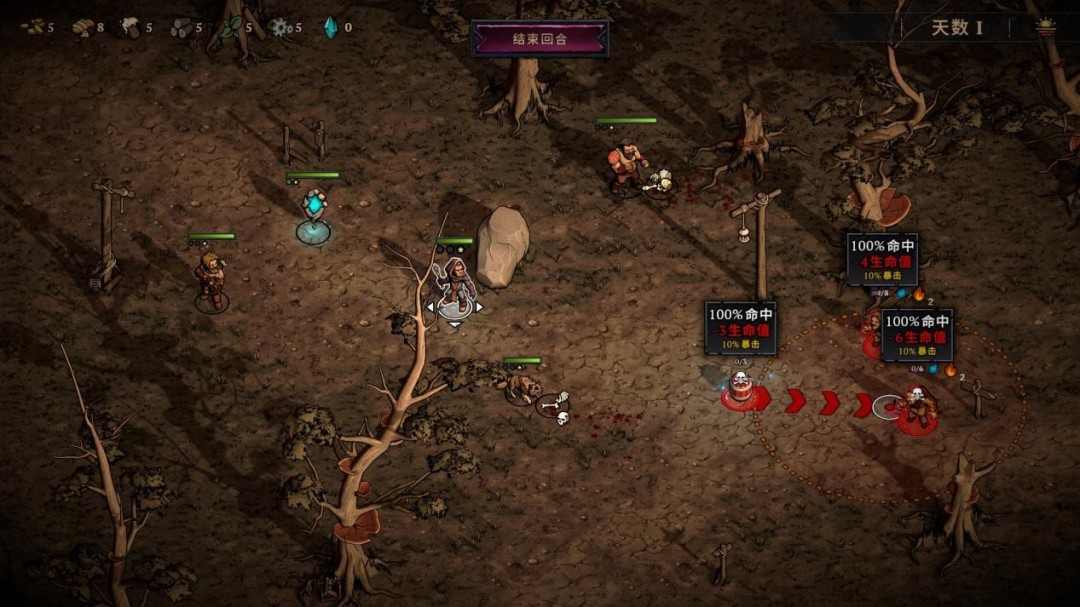This screenshot has width=1080, height=607.
Task: Click the sun day-cycle icon
Action: point(1046,27)
